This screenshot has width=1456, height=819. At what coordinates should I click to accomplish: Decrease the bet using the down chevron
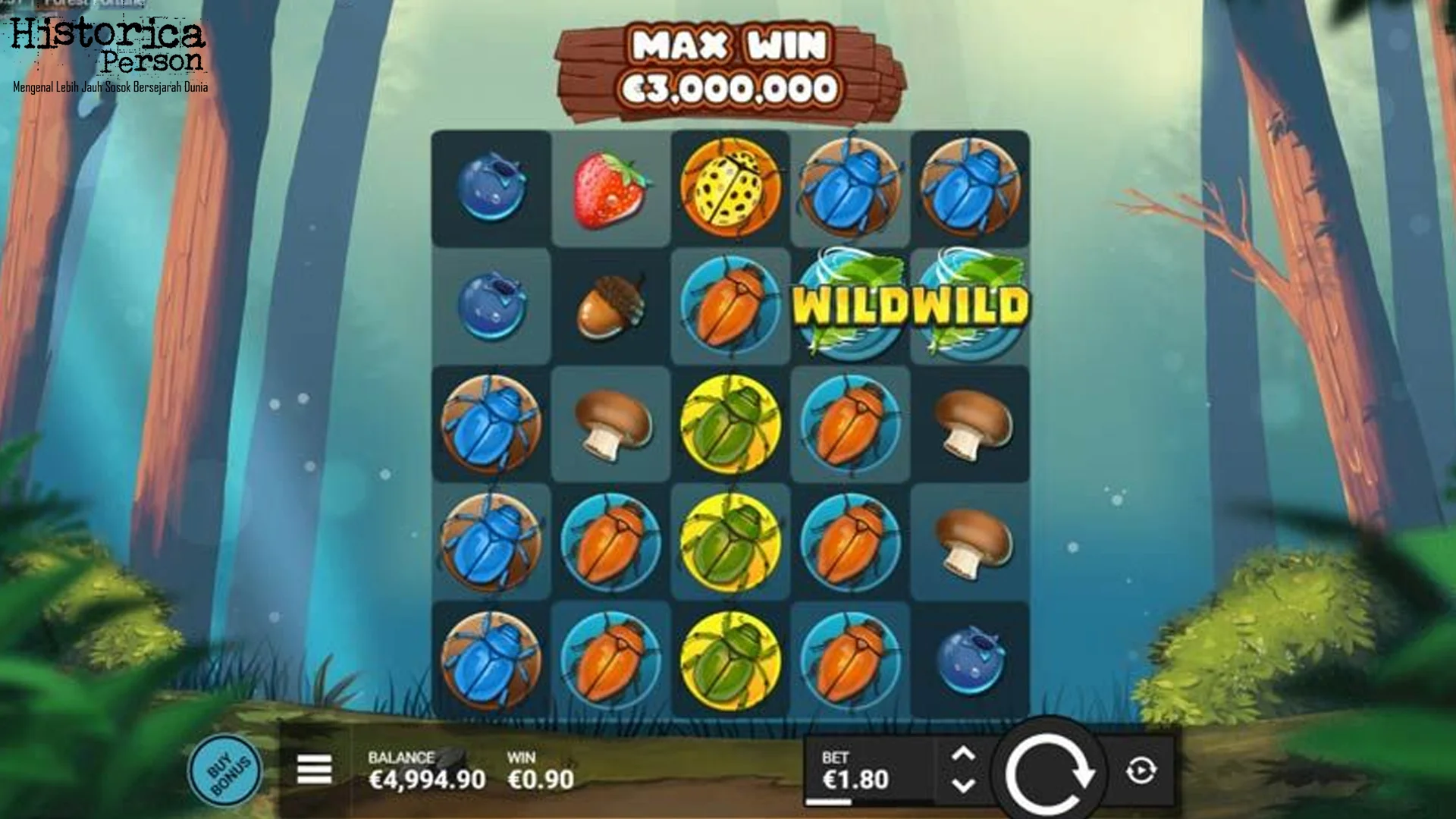pyautogui.click(x=965, y=787)
